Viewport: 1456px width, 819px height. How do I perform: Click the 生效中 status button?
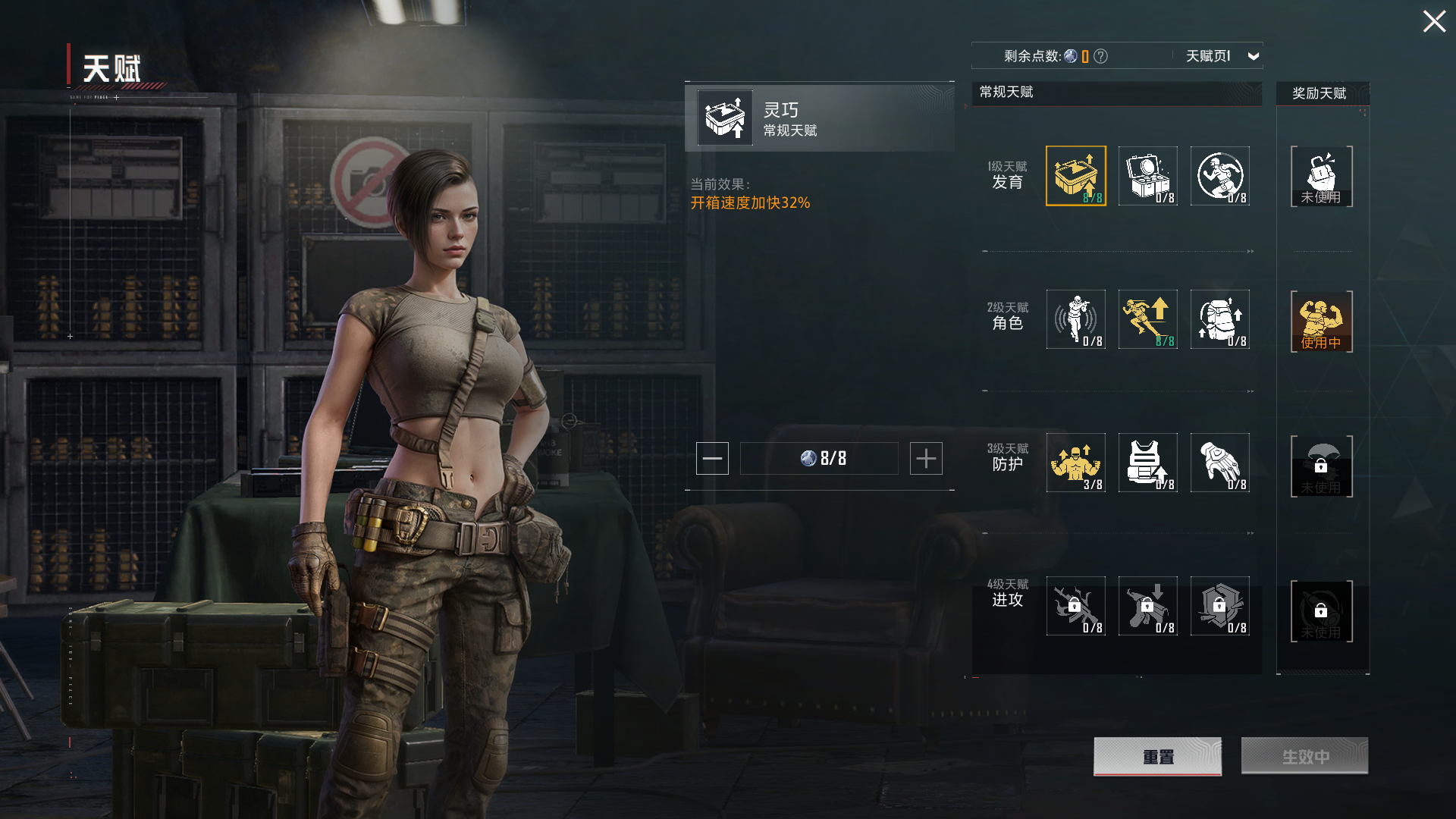pos(1304,756)
